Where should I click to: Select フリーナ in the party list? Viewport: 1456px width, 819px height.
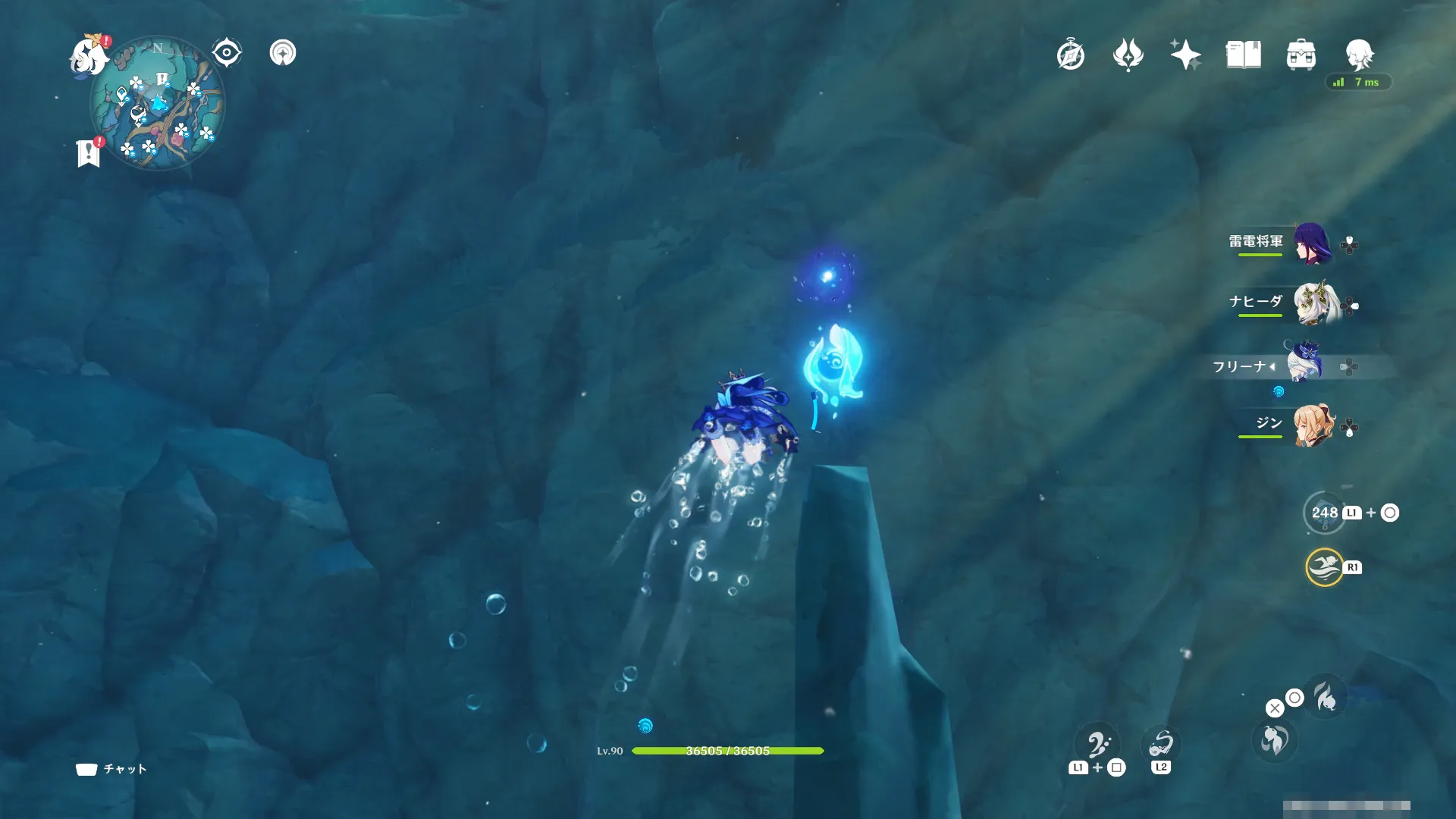(x=1304, y=362)
